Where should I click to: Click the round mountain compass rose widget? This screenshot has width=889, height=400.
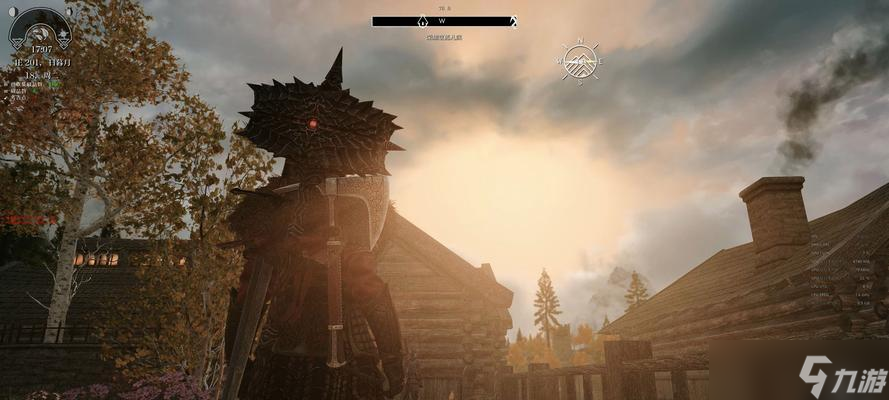pos(580,62)
